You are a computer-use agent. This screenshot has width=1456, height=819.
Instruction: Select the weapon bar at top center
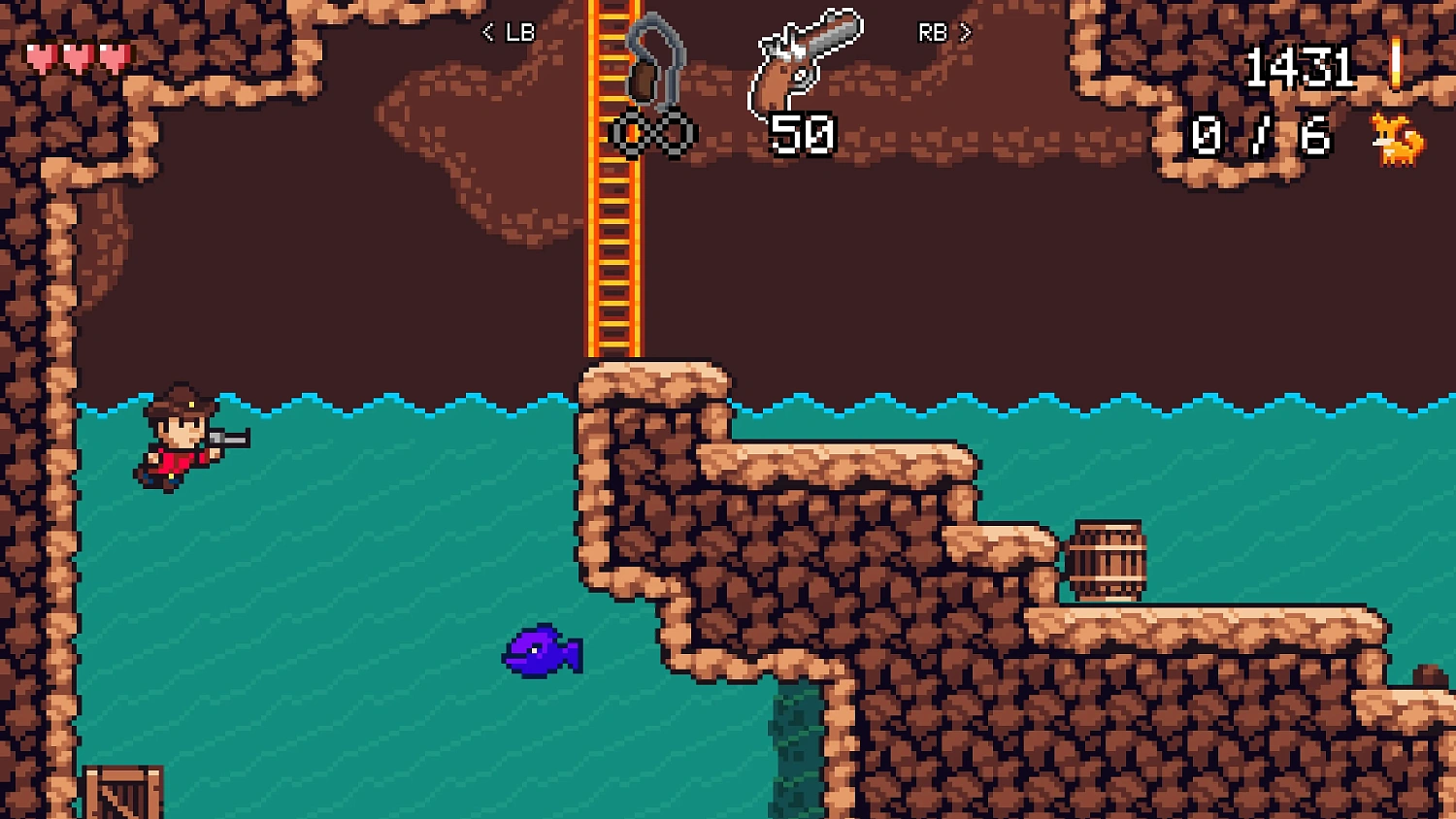726,68
